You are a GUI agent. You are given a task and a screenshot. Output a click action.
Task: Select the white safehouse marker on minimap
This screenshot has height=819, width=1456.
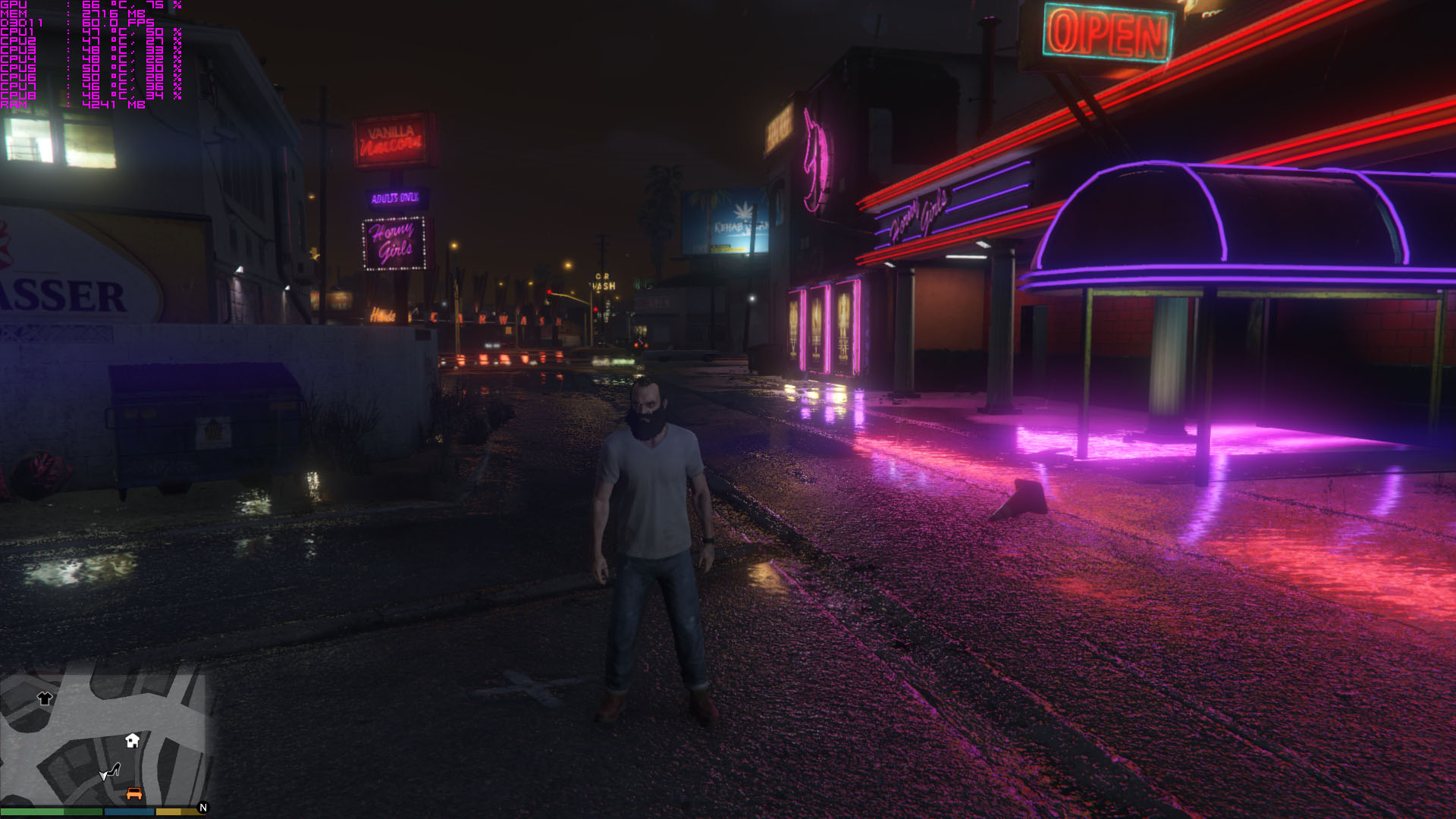click(x=133, y=740)
